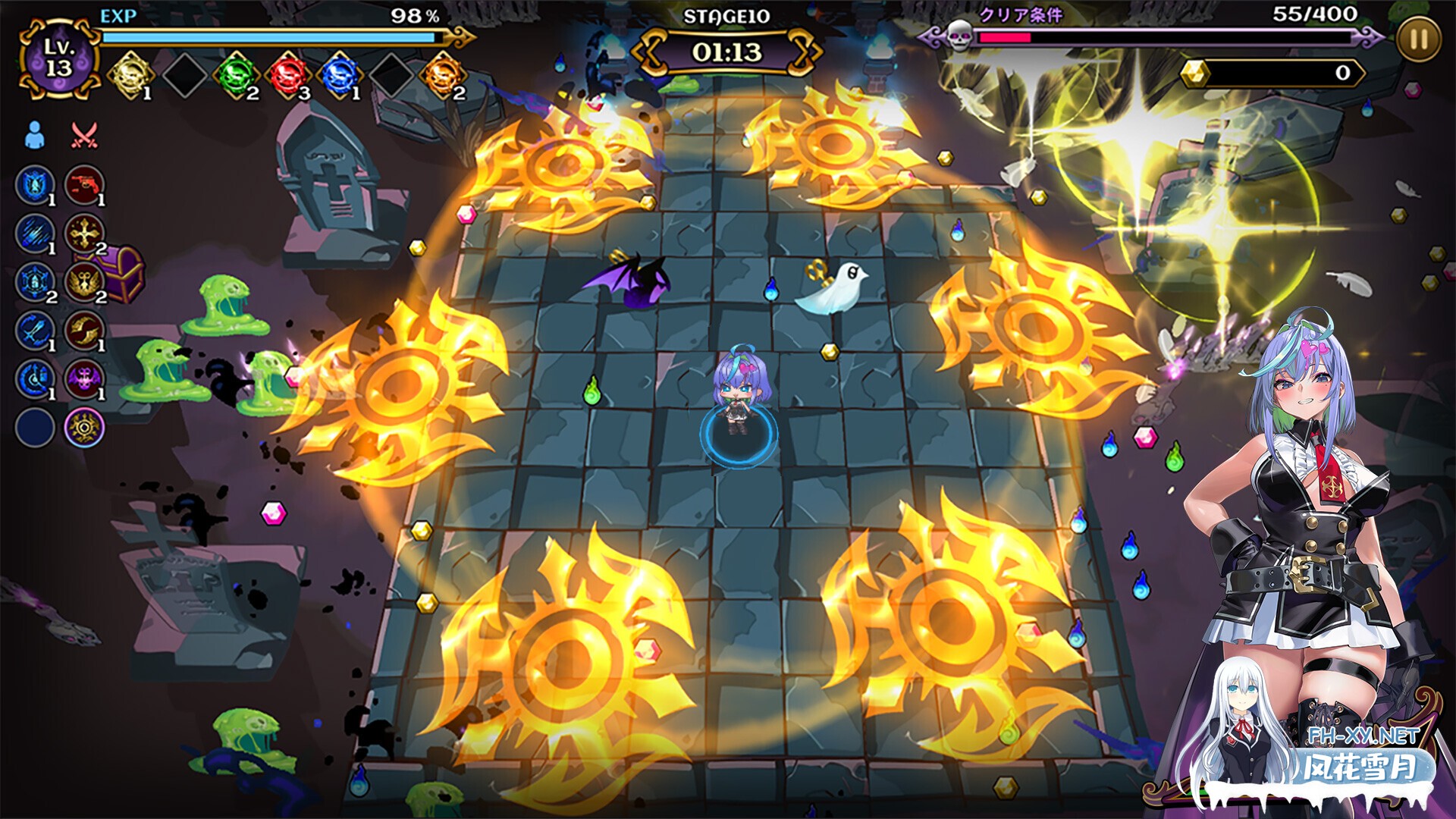Click the crossed swords weapons column header
The image size is (1456, 819).
(x=83, y=136)
